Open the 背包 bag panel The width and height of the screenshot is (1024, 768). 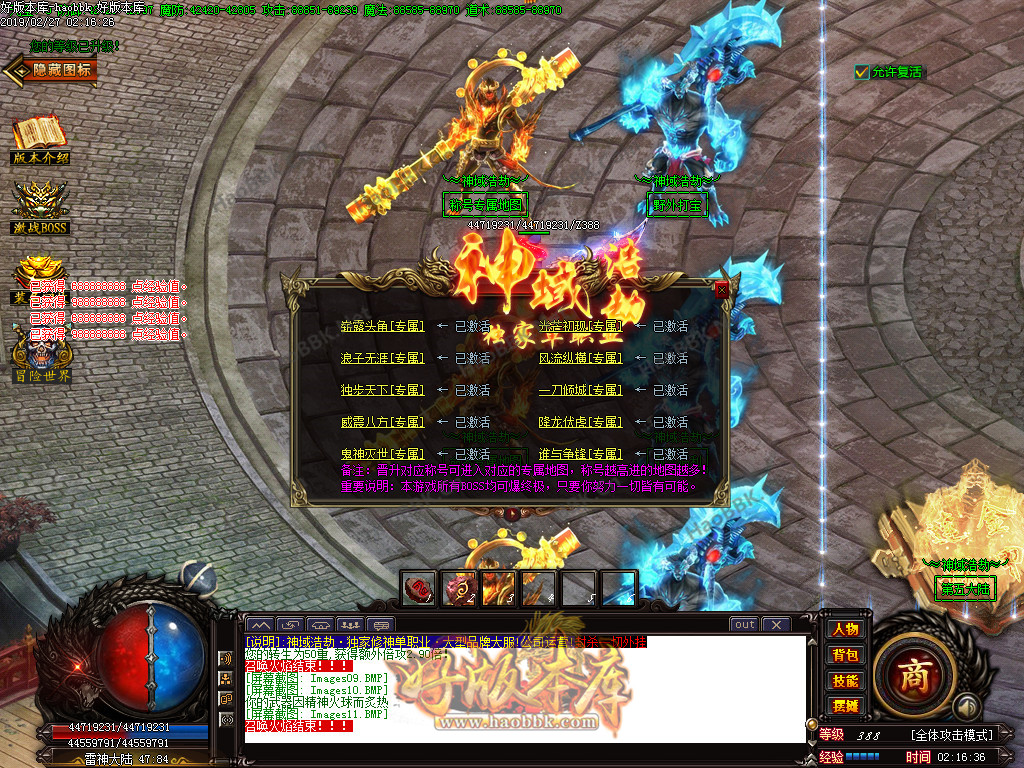click(x=845, y=655)
